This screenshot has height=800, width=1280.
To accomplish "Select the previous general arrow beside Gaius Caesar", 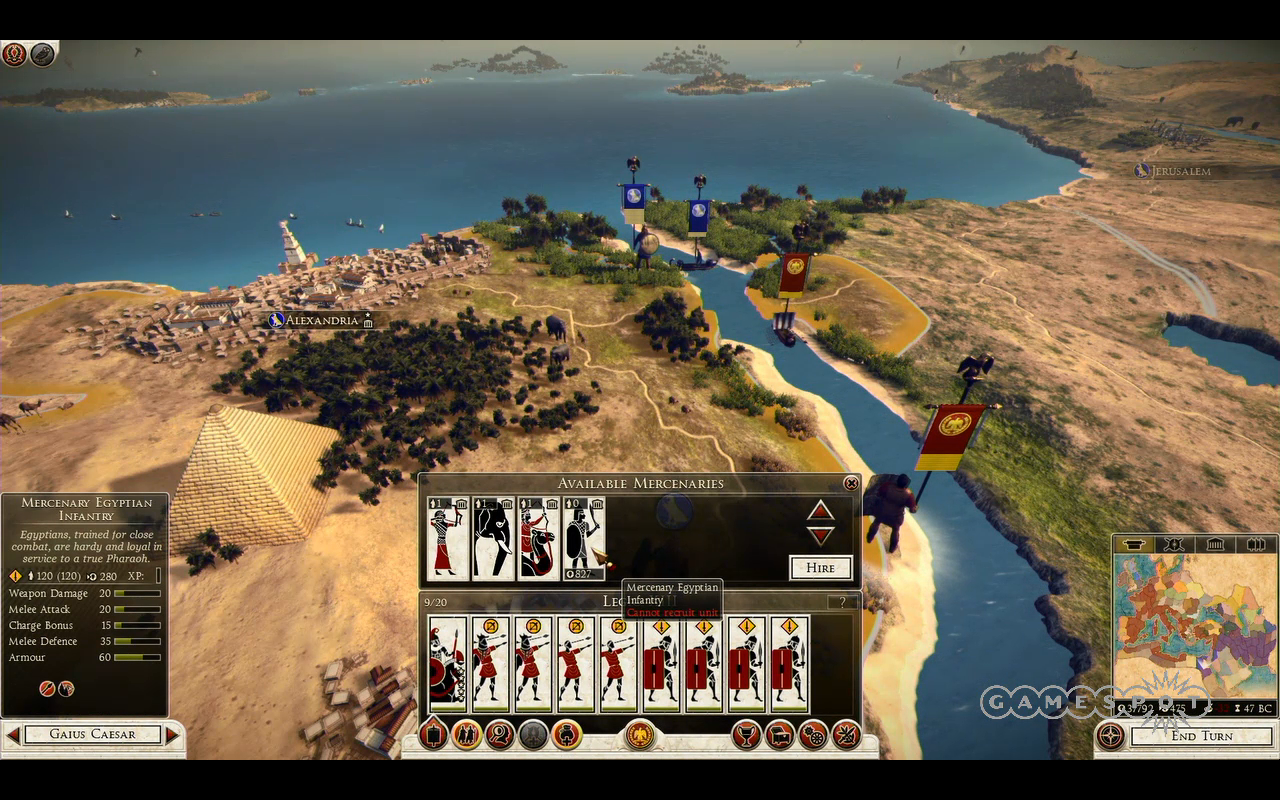I will coord(13,735).
